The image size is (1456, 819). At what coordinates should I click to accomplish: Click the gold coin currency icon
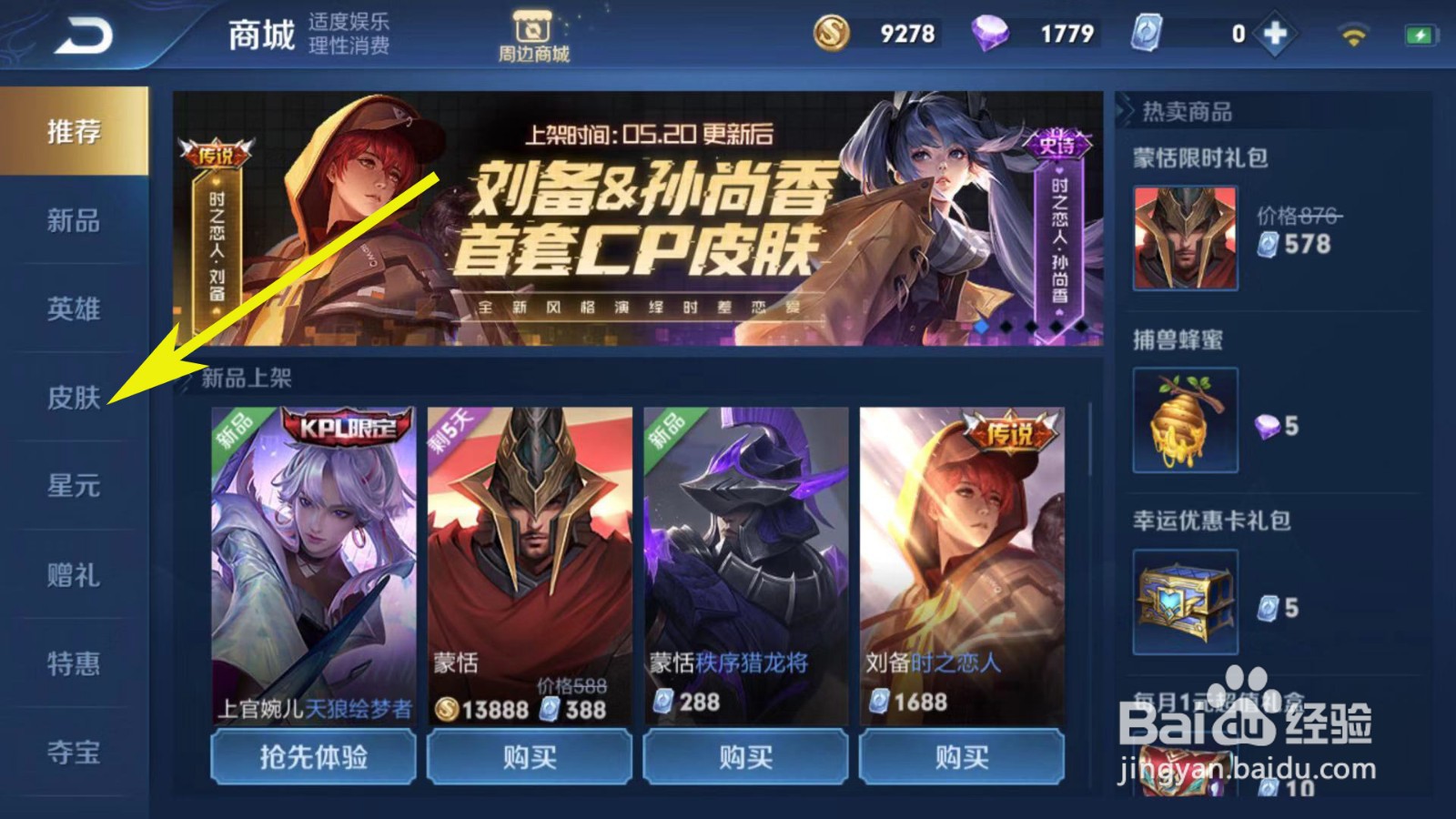831,33
